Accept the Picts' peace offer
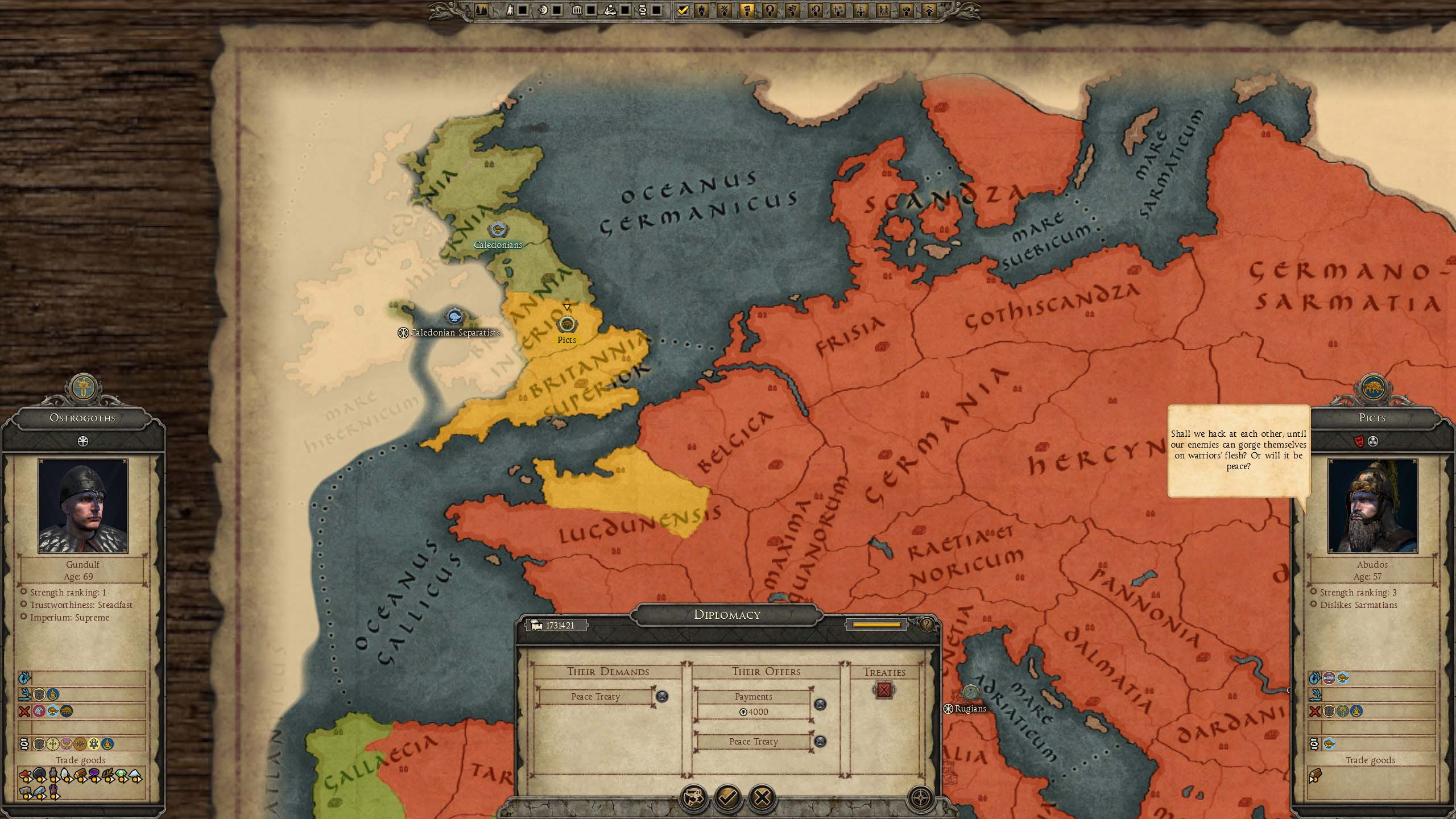The height and width of the screenshot is (819, 1456). [x=727, y=797]
